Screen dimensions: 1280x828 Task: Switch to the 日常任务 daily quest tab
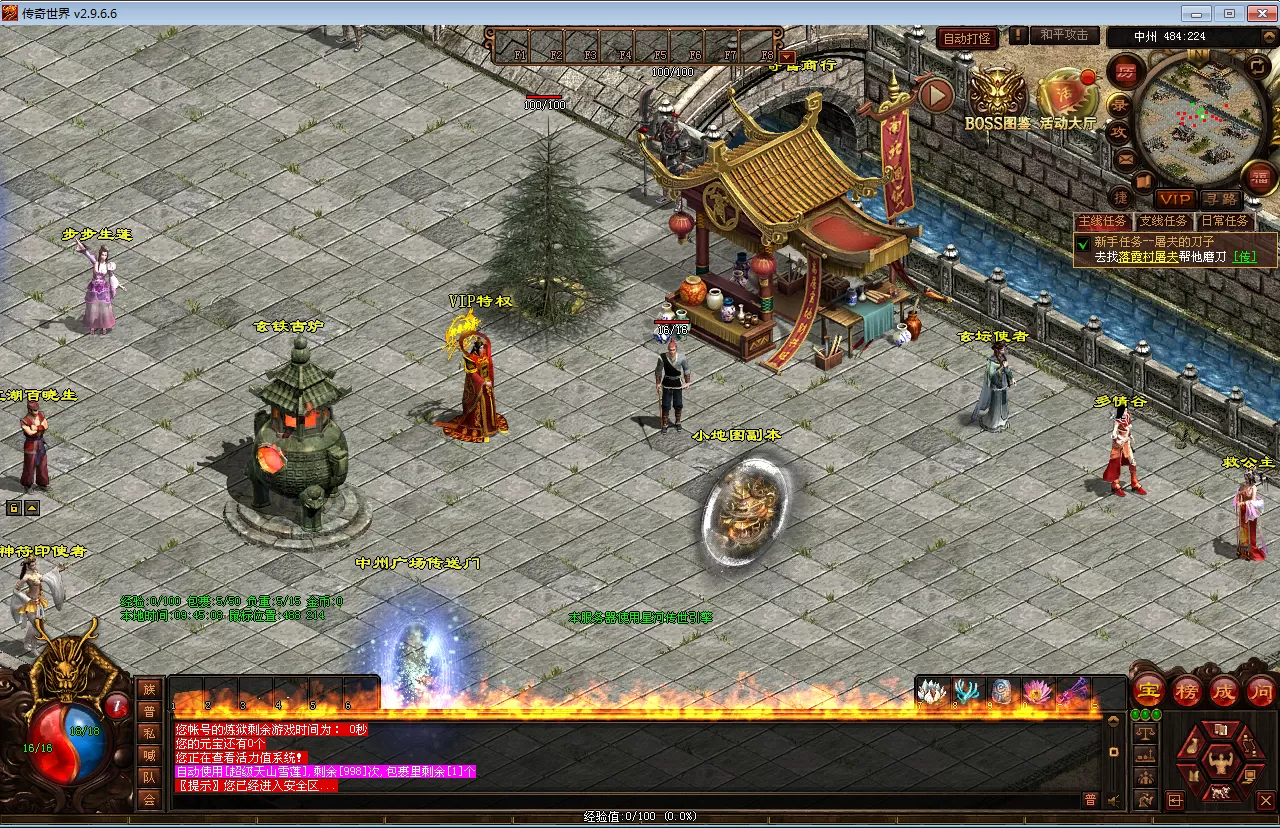pyautogui.click(x=1224, y=221)
